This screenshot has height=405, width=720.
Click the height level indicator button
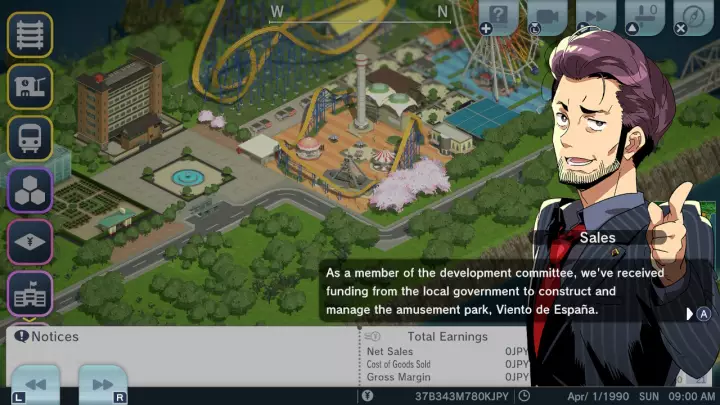[643, 17]
